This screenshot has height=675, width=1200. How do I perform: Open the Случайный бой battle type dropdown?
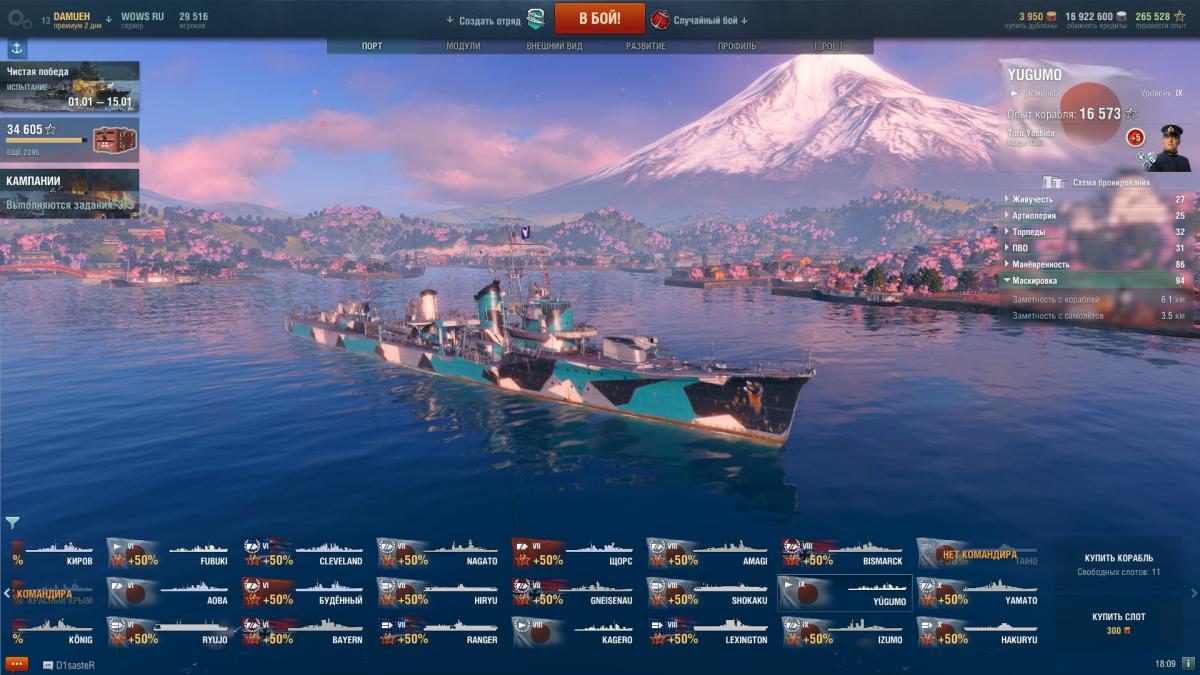pyautogui.click(x=712, y=20)
